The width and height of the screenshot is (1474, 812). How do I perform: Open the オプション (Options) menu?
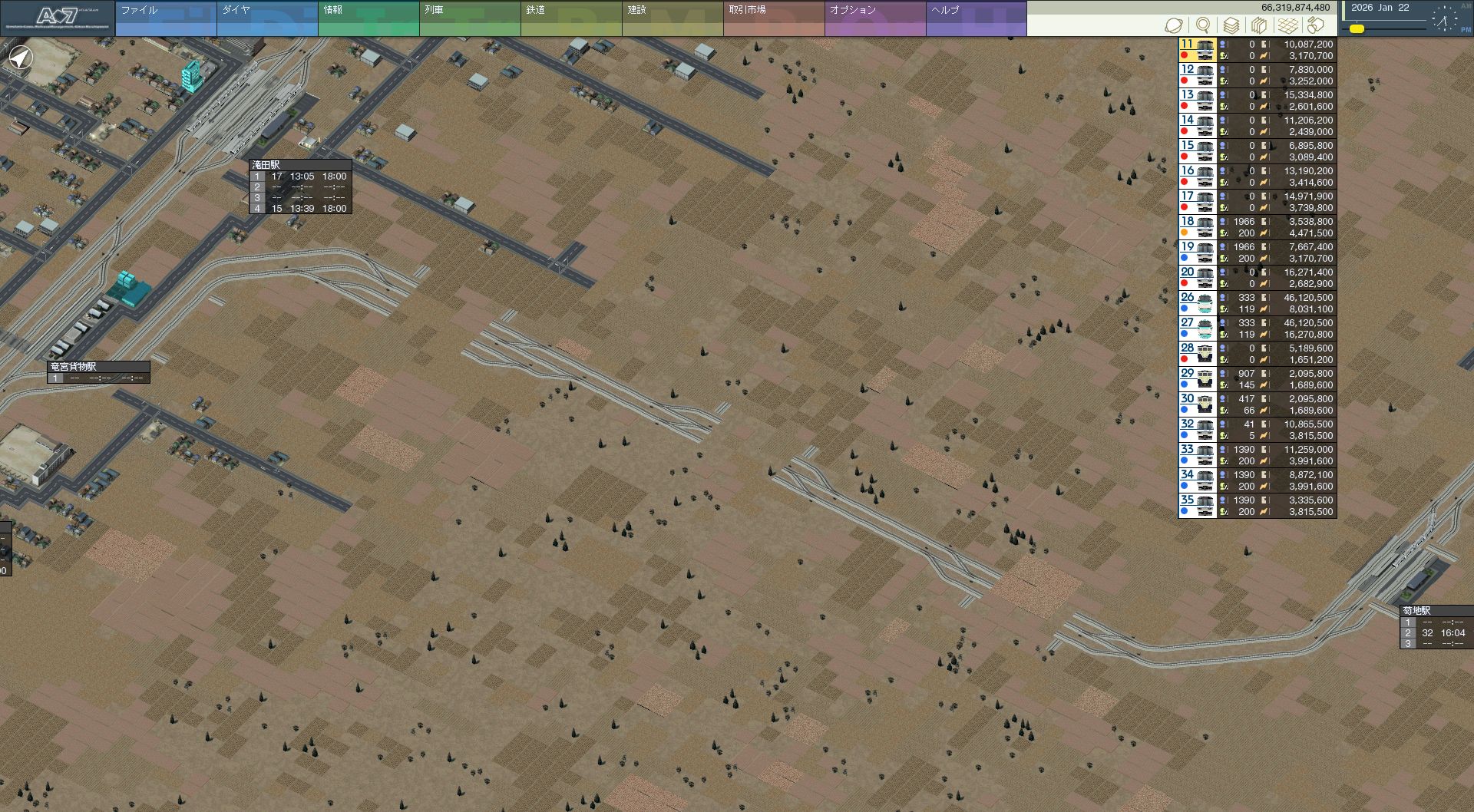point(874,18)
